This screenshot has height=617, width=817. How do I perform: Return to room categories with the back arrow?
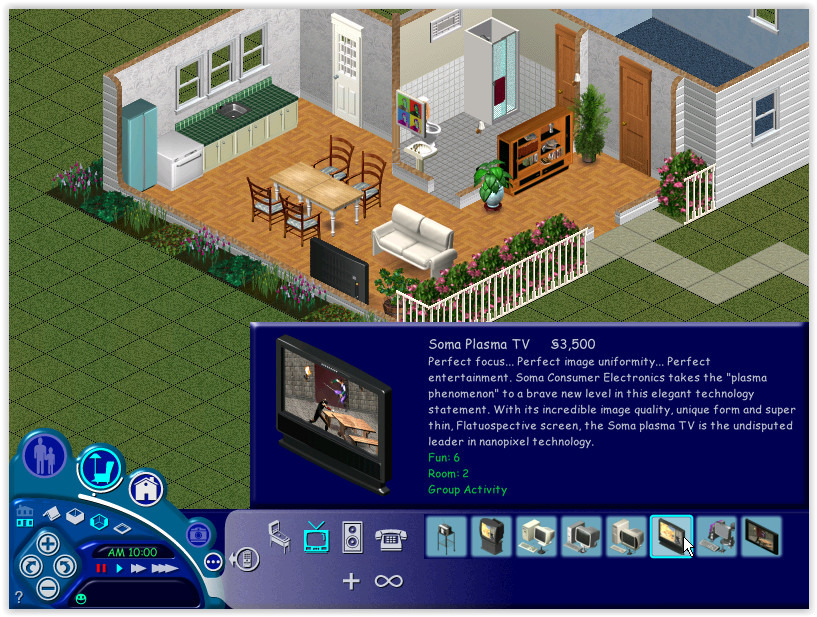(244, 559)
